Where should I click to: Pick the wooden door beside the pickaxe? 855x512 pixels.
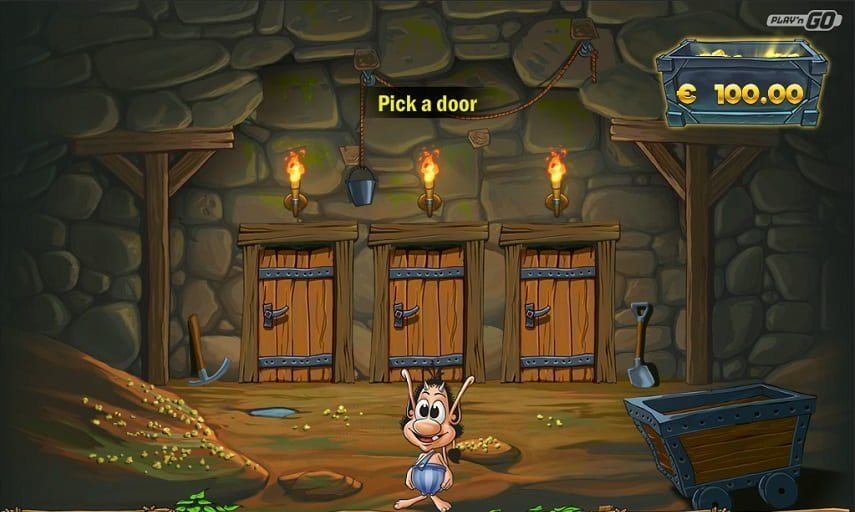tap(297, 310)
